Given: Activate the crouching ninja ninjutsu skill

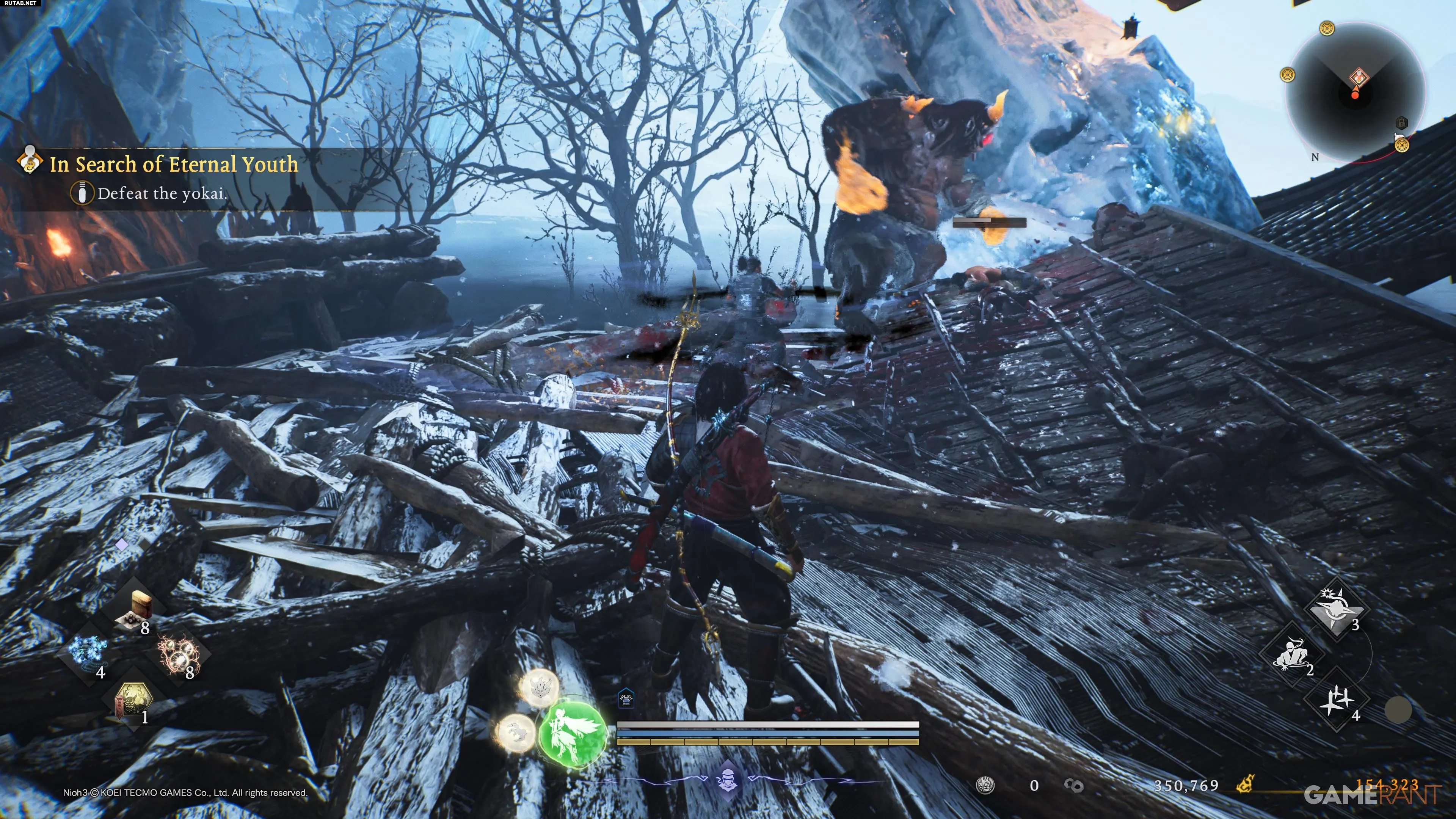Looking at the screenshot, I should 1291,654.
